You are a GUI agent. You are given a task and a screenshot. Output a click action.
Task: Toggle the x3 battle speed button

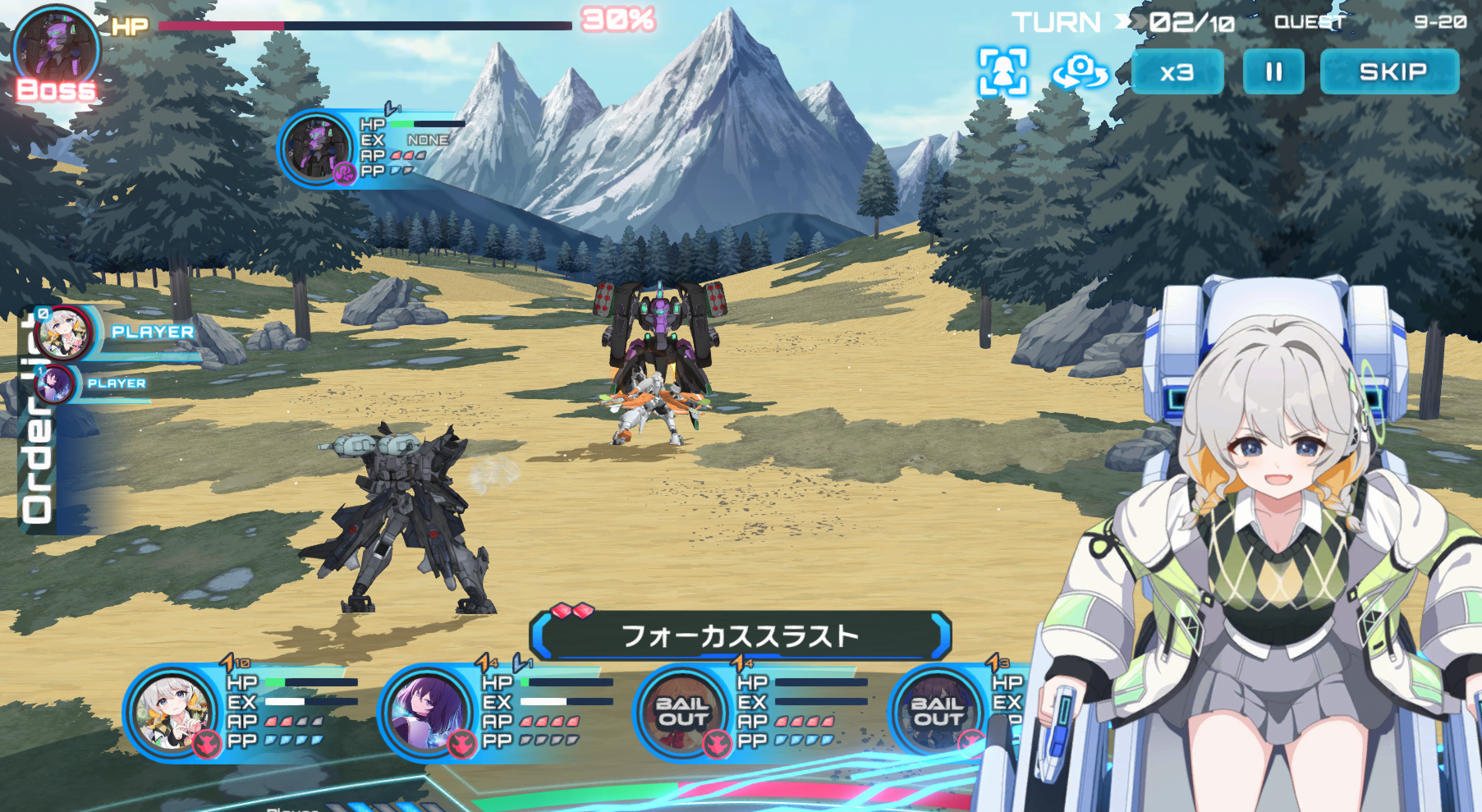(x=1177, y=72)
